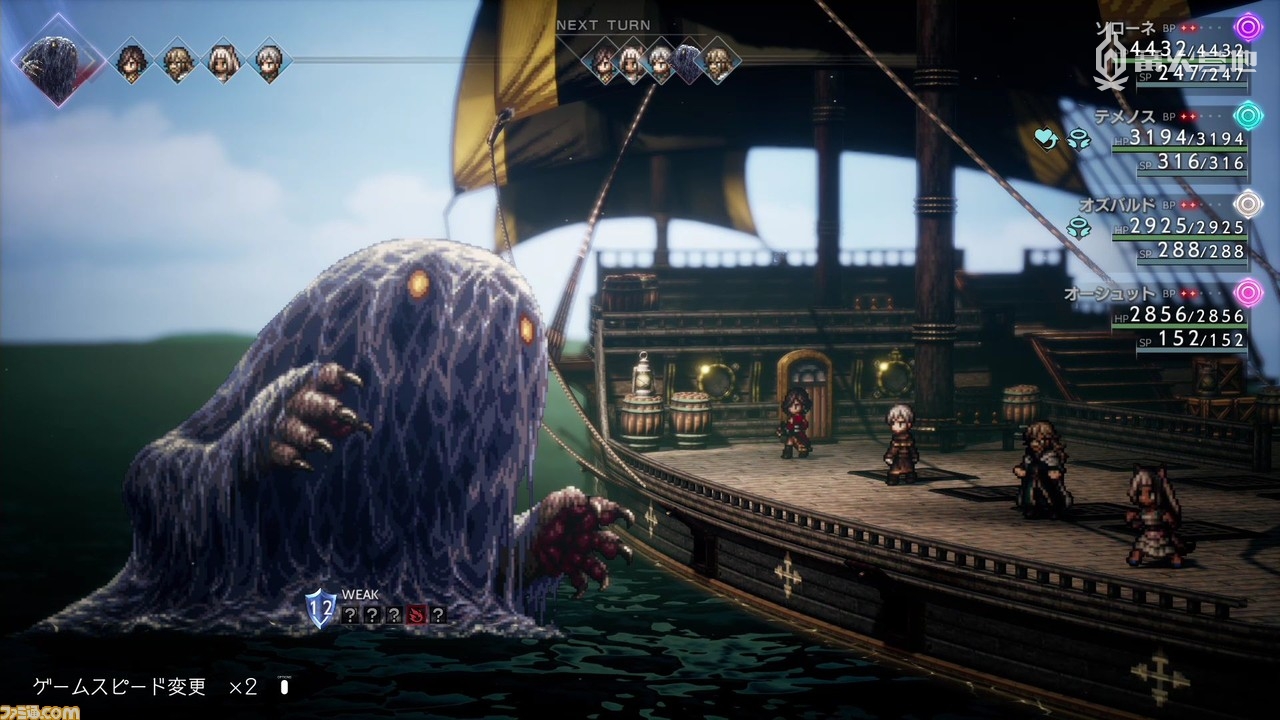Screen dimensions: 1280x720
Task: Select the monster portrait under NEXT TURN
Action: click(x=688, y=62)
